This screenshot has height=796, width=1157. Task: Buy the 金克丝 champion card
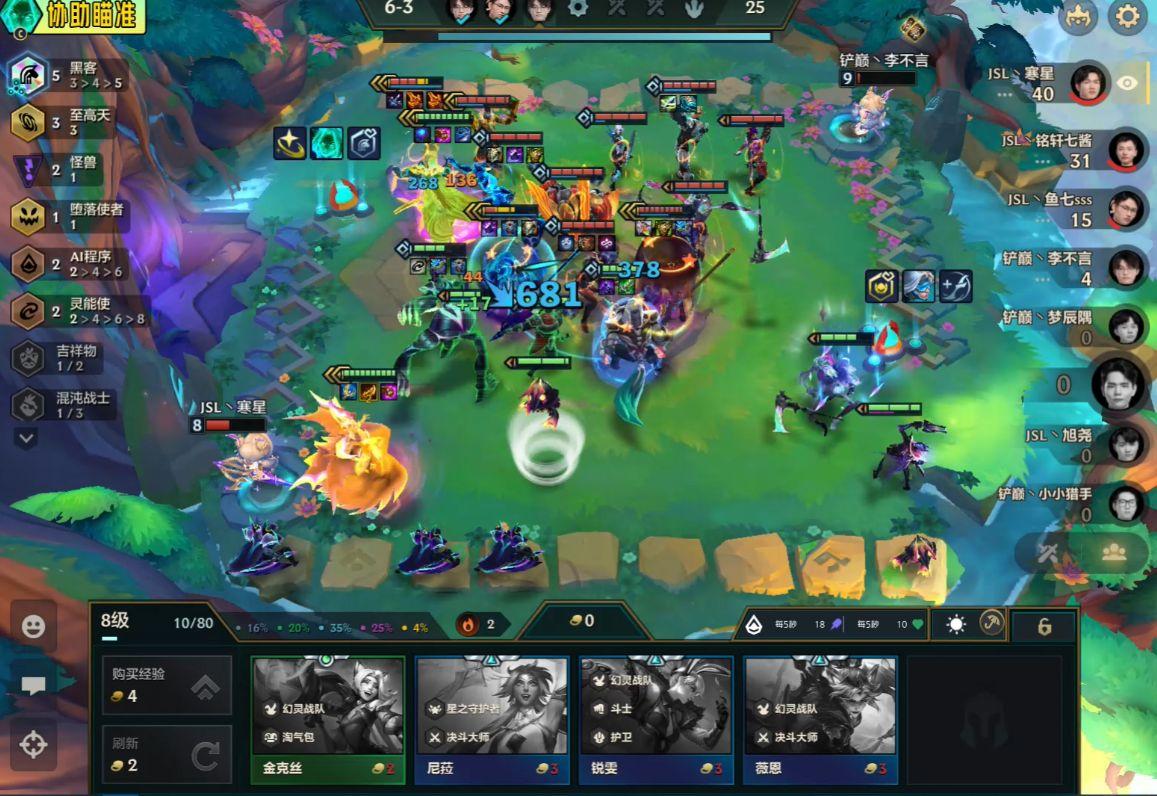[x=327, y=718]
